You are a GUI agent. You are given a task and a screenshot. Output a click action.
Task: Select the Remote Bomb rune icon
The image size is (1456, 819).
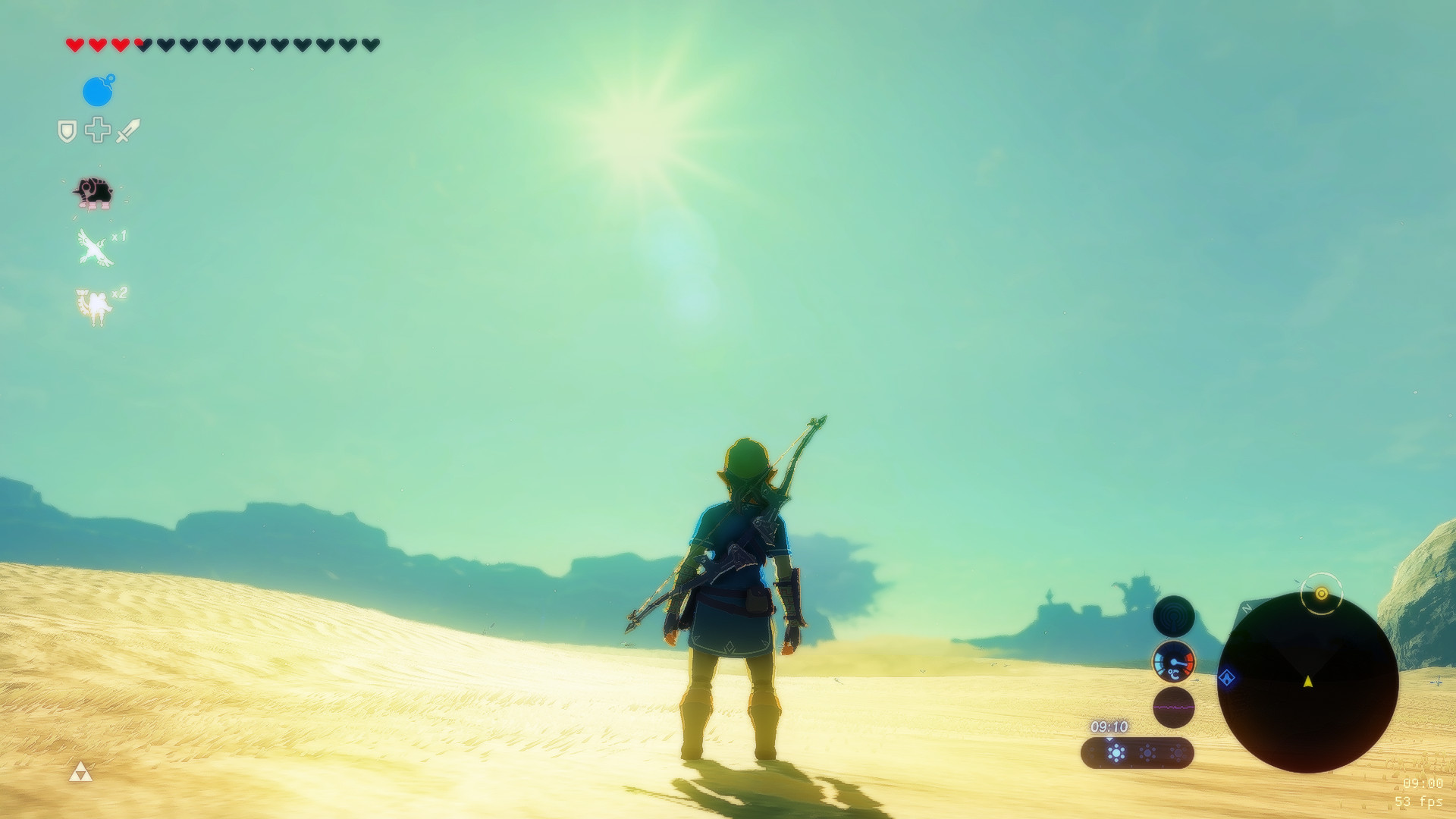tap(99, 92)
